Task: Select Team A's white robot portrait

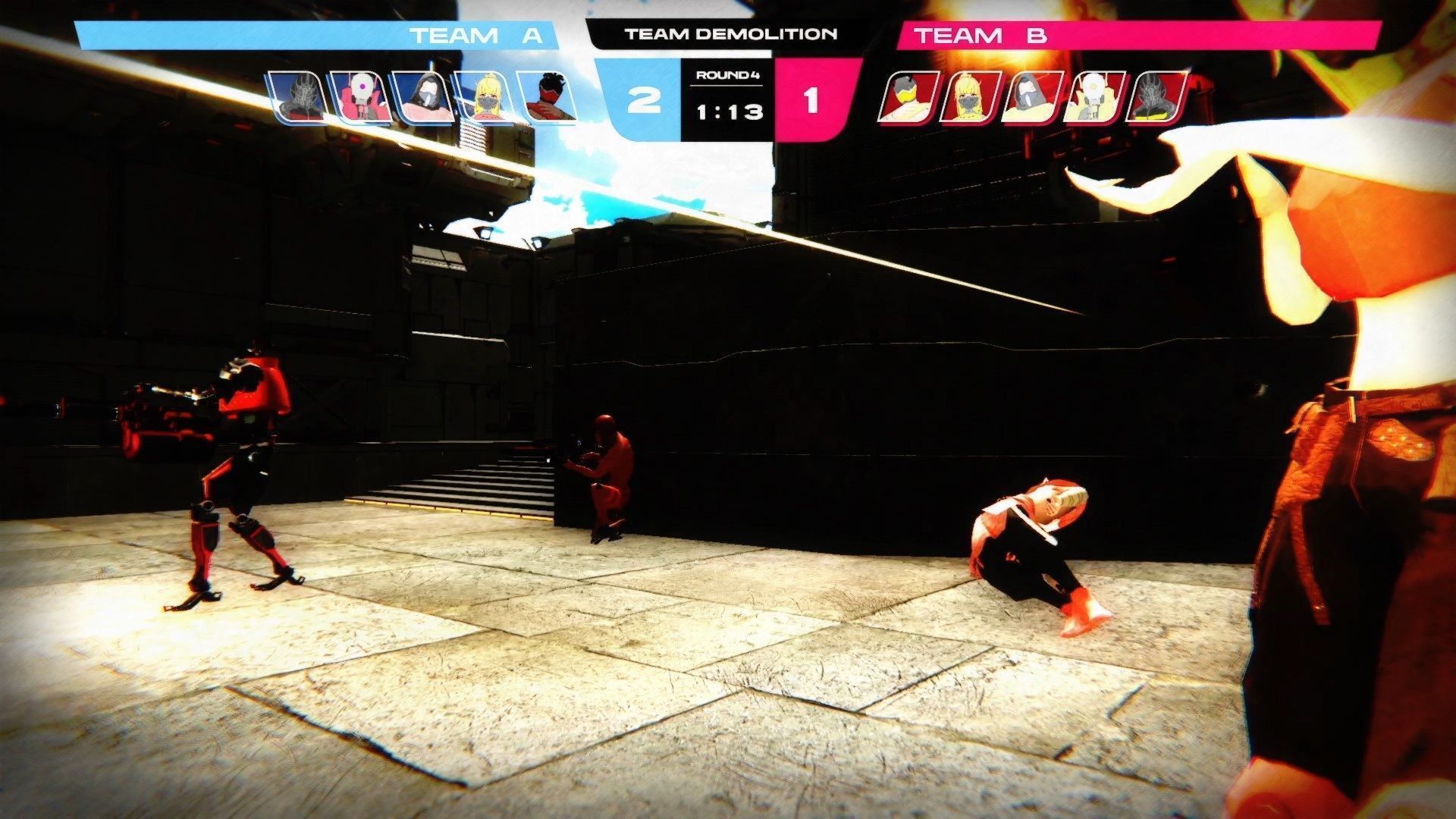Action: tap(361, 97)
